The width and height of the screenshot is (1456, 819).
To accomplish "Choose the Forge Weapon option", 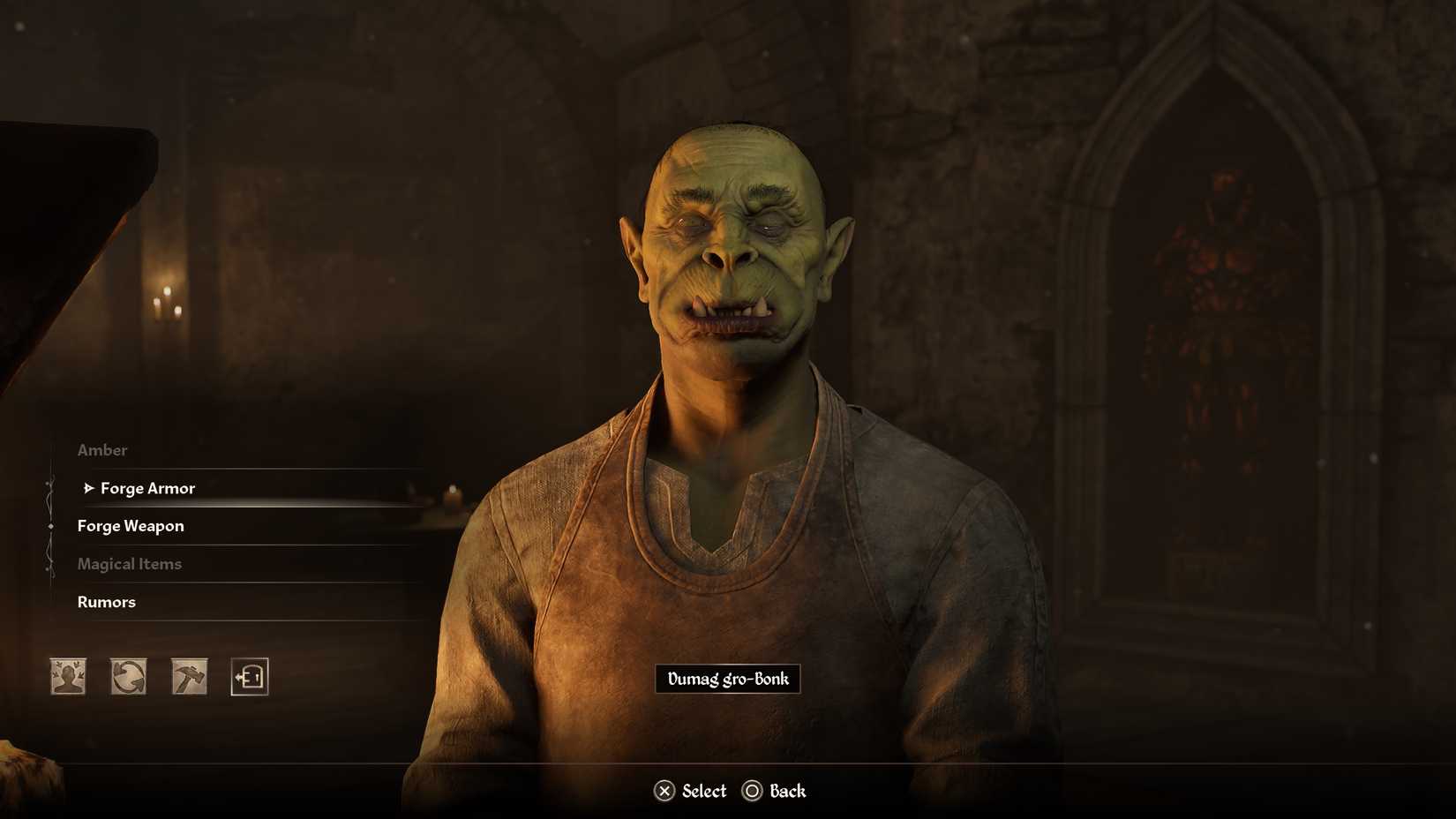I will (x=130, y=525).
